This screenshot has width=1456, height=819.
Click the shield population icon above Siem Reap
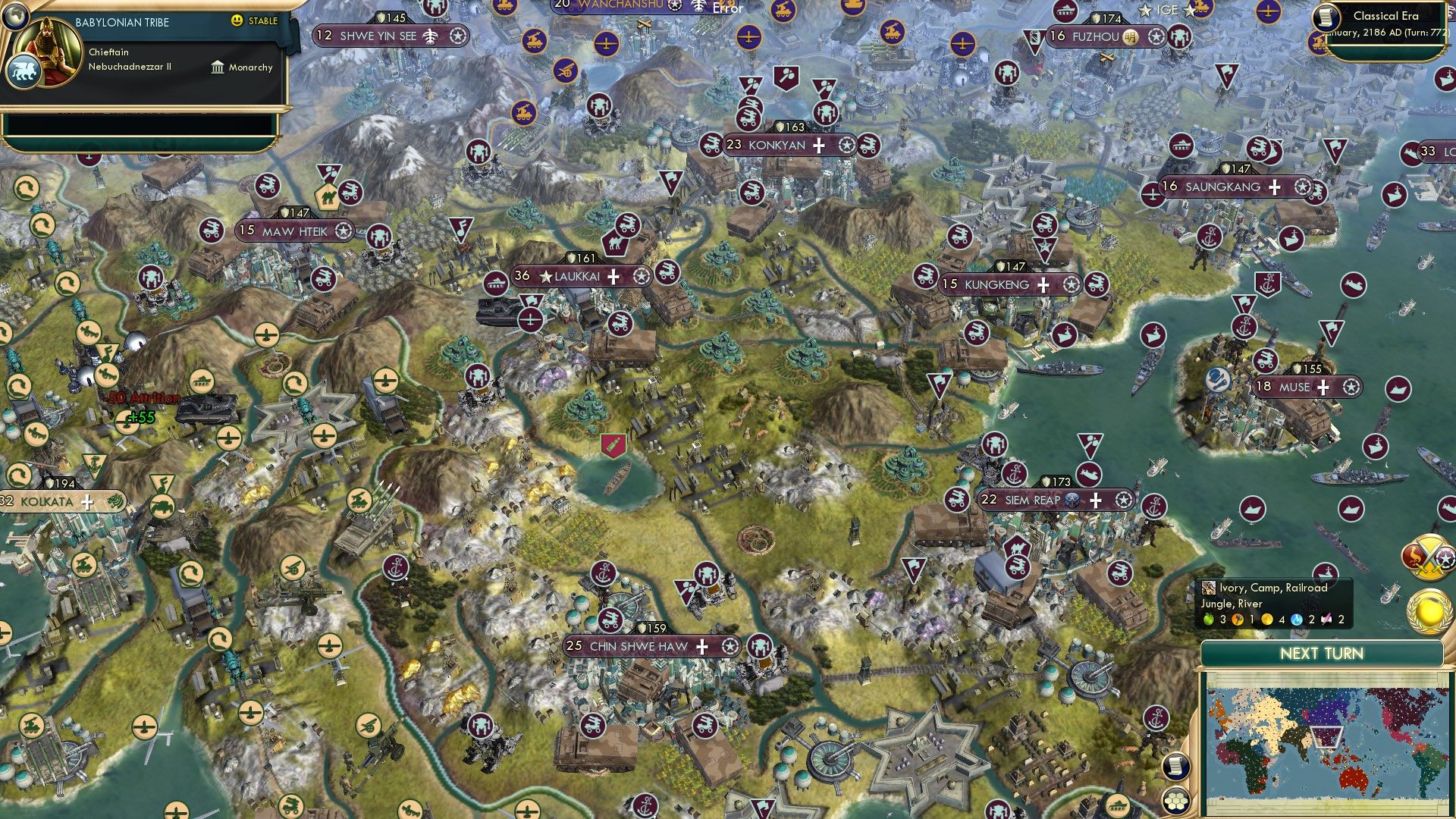[x=1045, y=481]
